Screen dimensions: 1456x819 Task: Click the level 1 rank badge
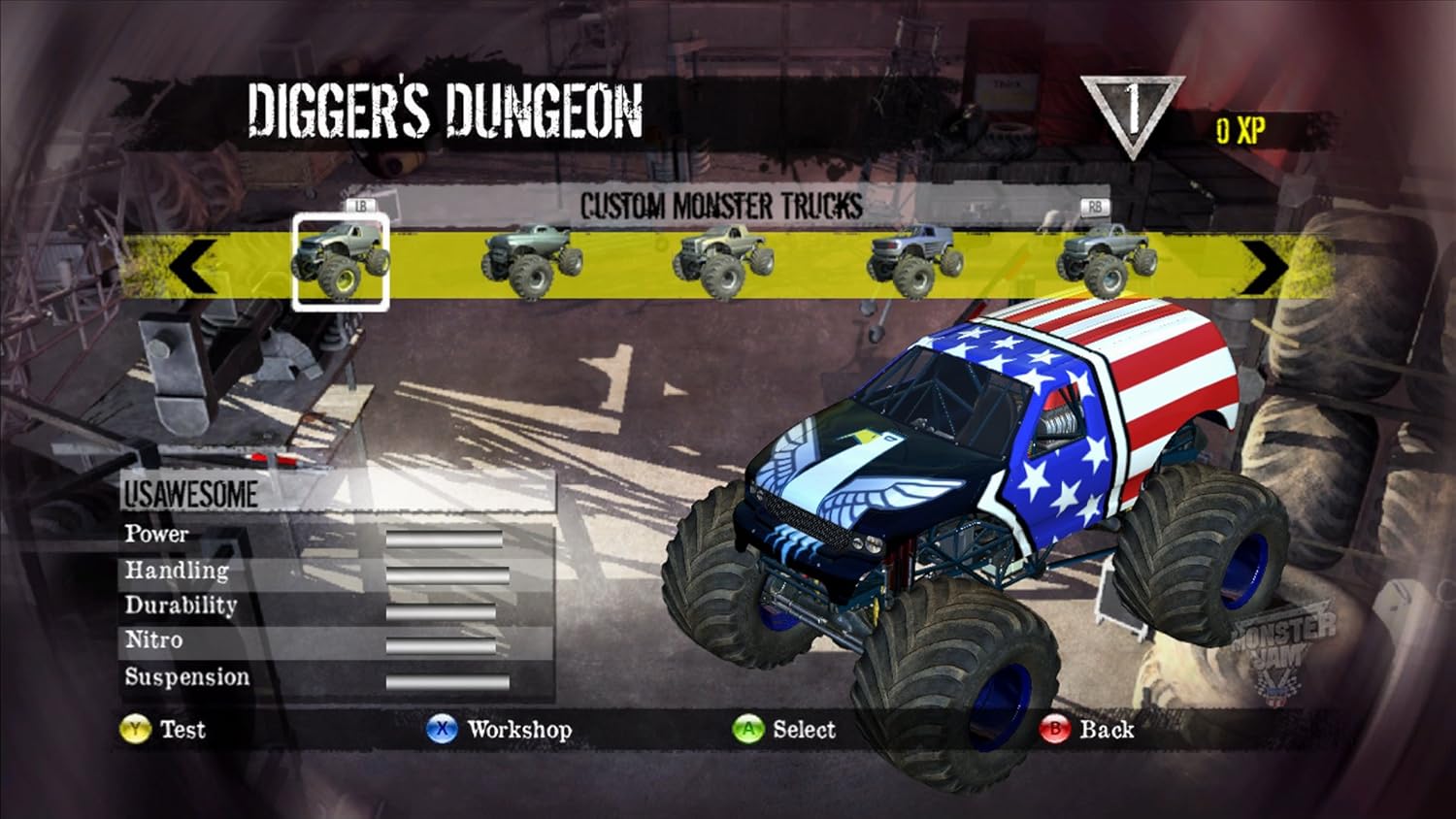[x=1132, y=107]
